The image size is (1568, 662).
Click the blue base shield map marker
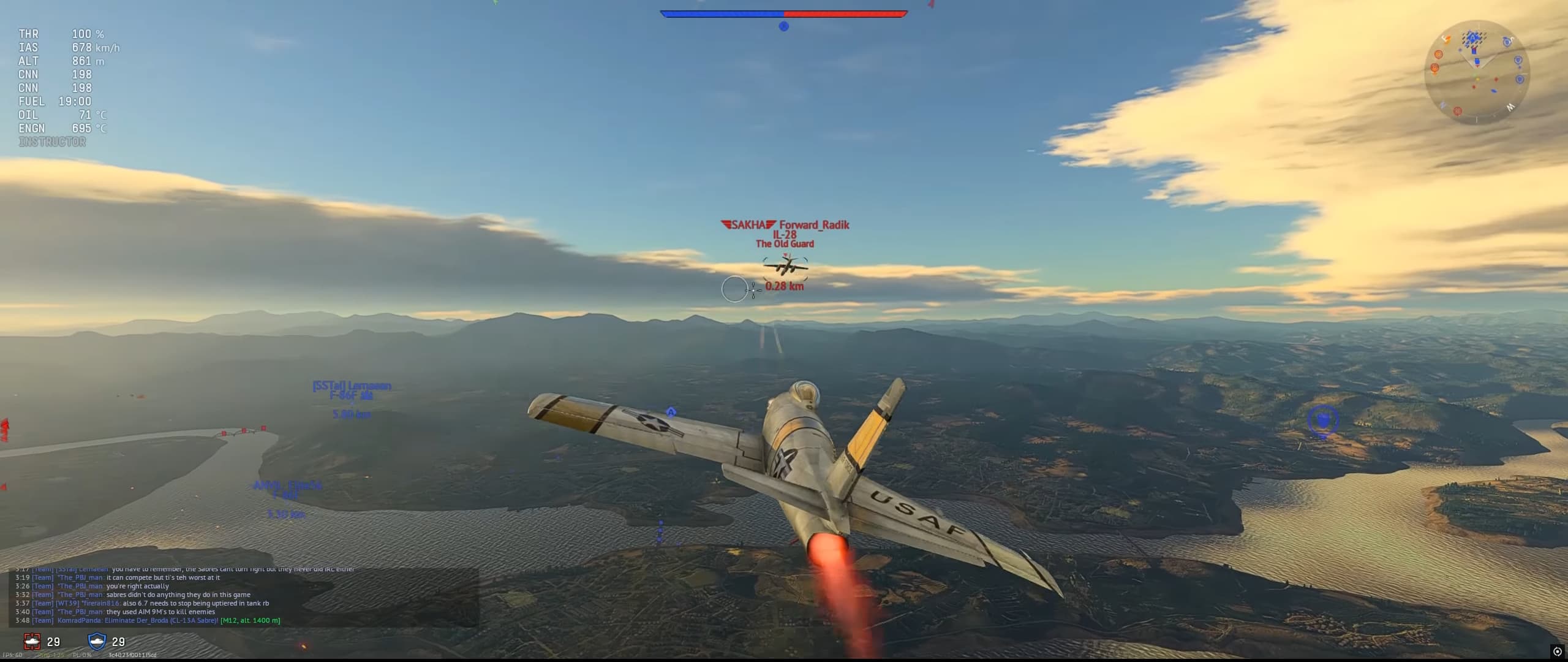(x=1322, y=420)
